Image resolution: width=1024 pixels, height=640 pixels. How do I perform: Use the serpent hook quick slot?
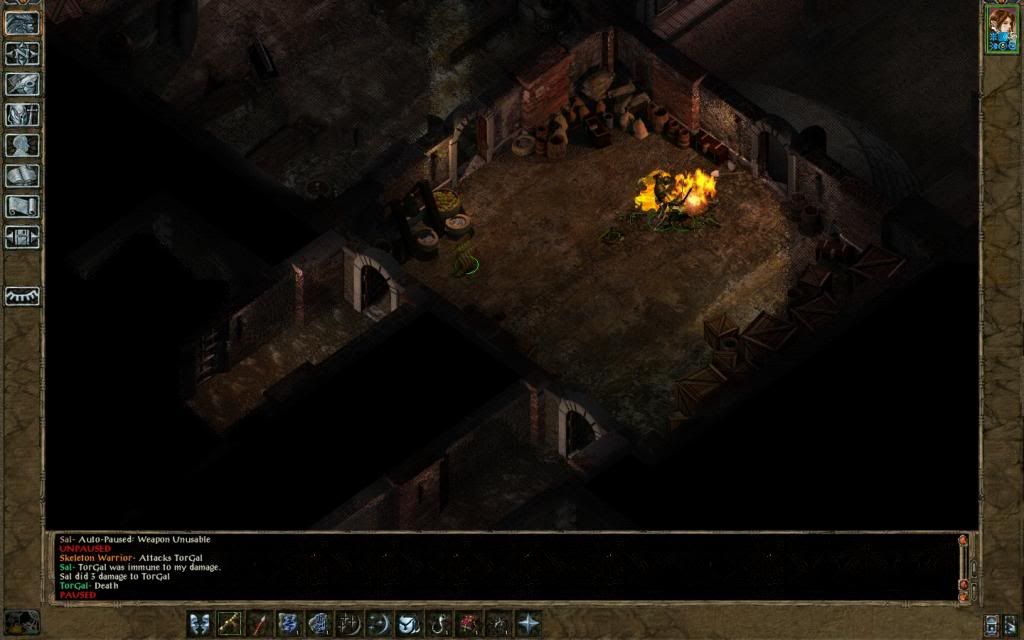pos(438,622)
